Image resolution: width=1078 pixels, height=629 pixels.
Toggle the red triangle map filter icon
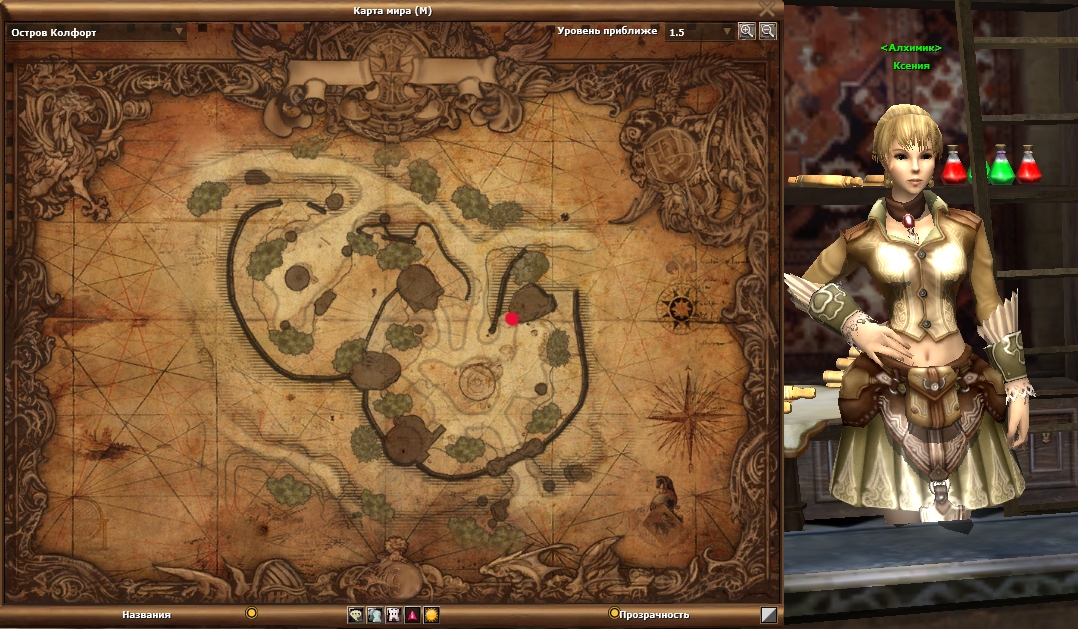click(x=412, y=615)
